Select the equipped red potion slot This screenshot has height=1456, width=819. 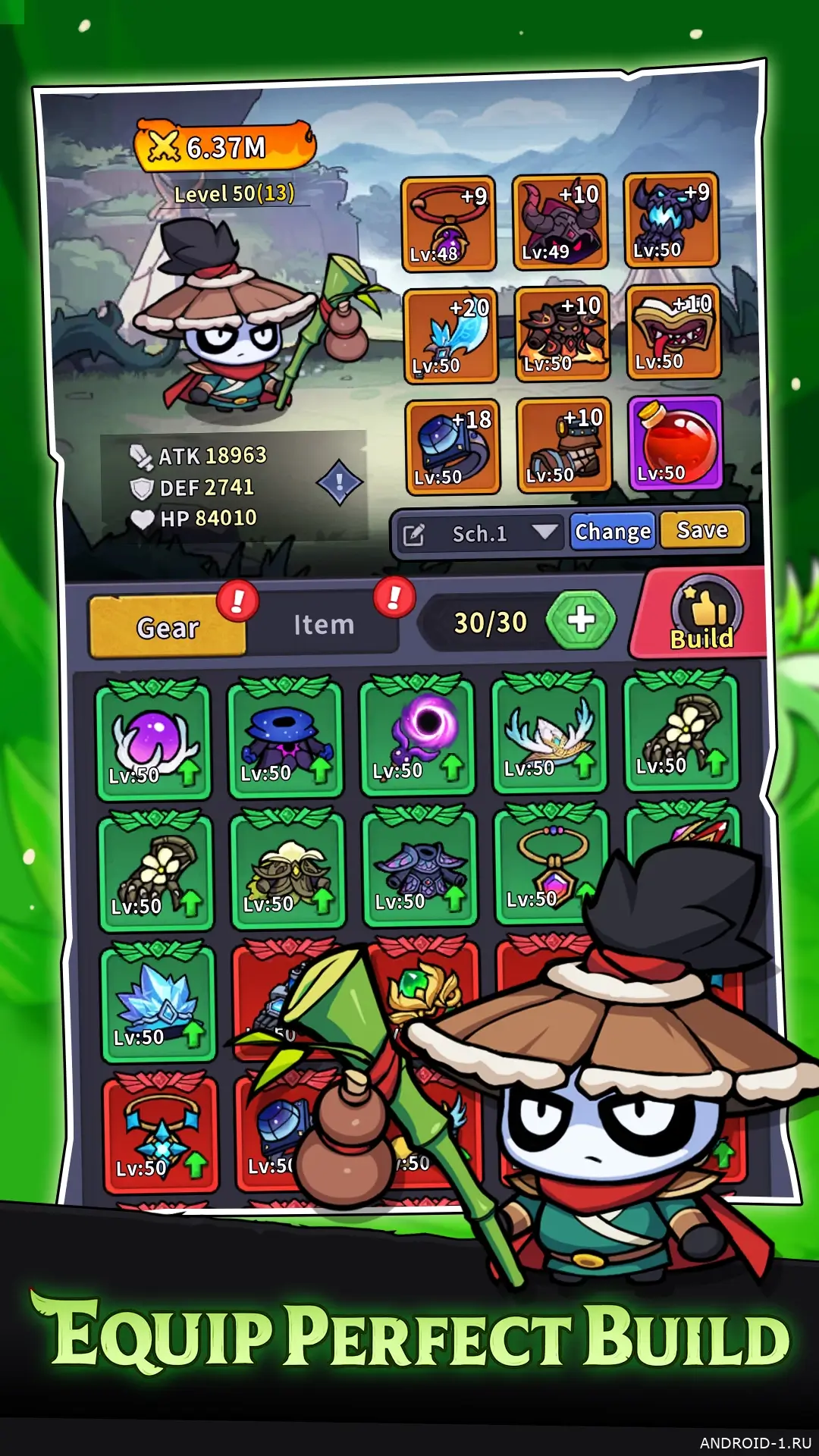[x=674, y=444]
